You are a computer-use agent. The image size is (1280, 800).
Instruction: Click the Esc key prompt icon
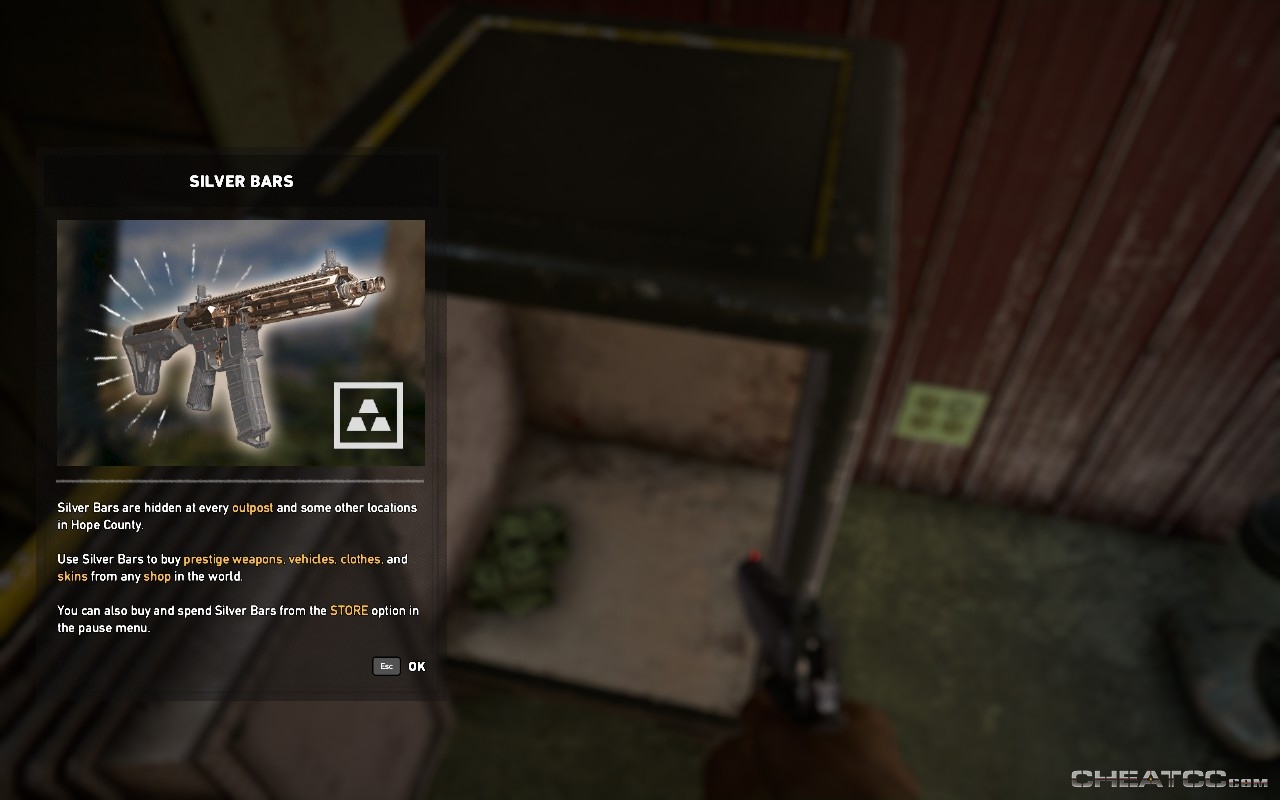coord(386,666)
